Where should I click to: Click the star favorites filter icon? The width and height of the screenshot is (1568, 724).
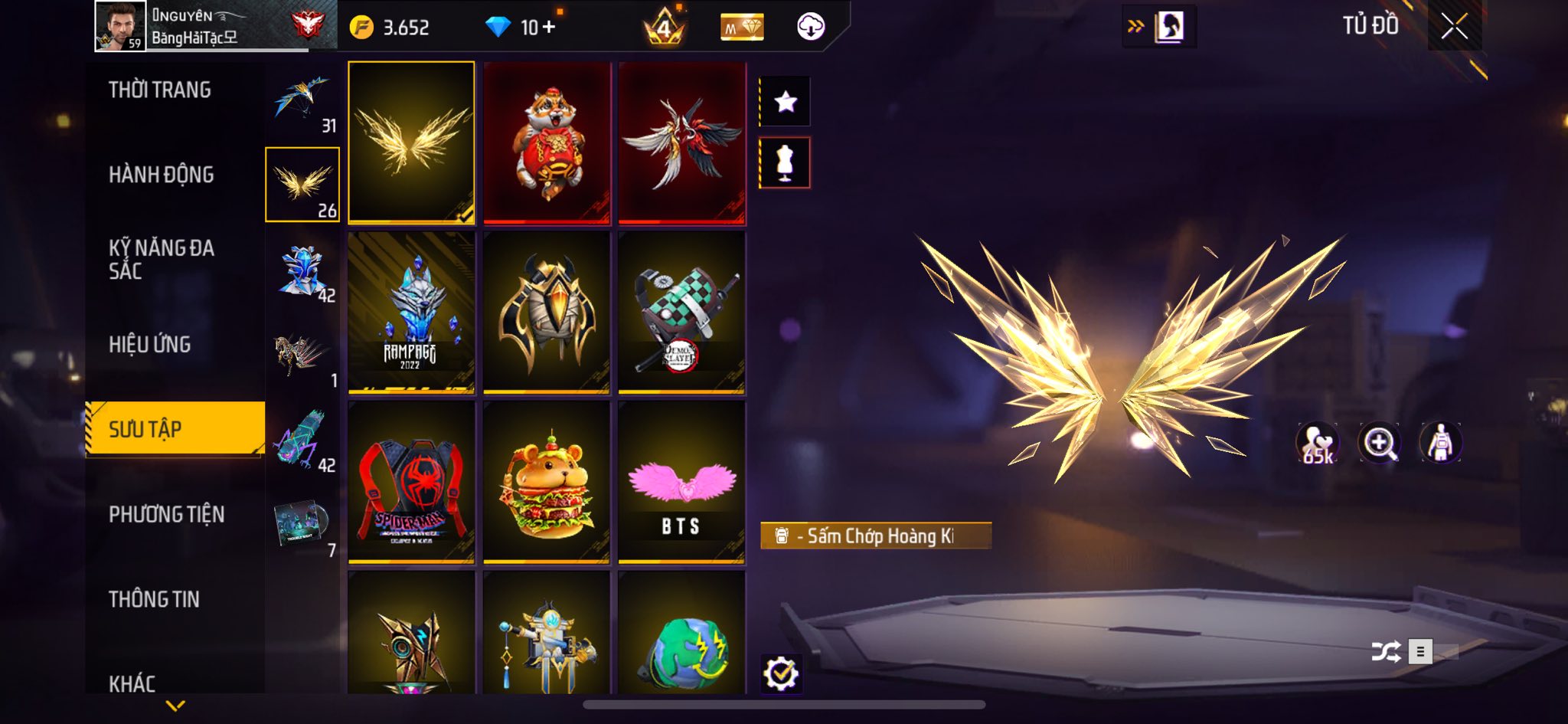(x=785, y=101)
